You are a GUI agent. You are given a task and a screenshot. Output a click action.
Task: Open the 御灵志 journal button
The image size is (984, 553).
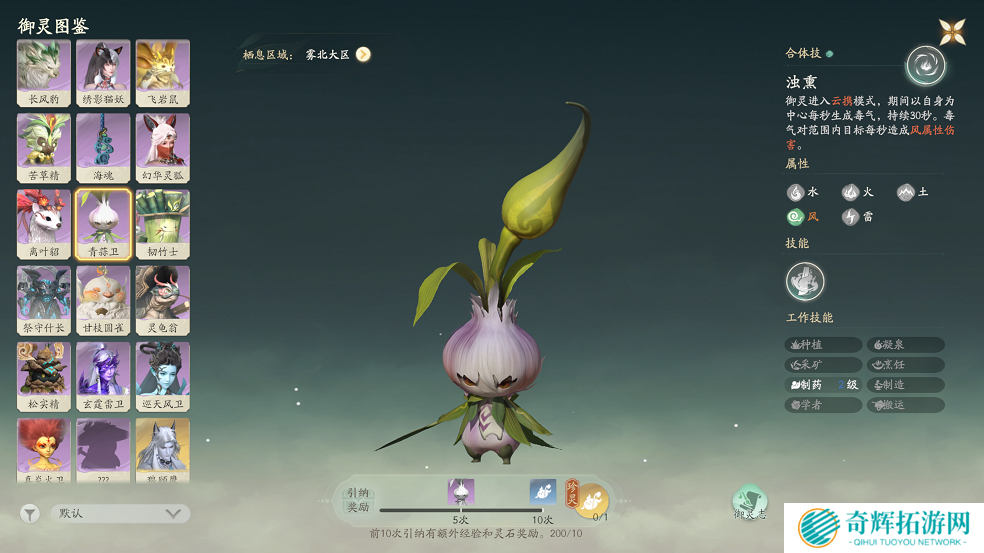pos(749,502)
